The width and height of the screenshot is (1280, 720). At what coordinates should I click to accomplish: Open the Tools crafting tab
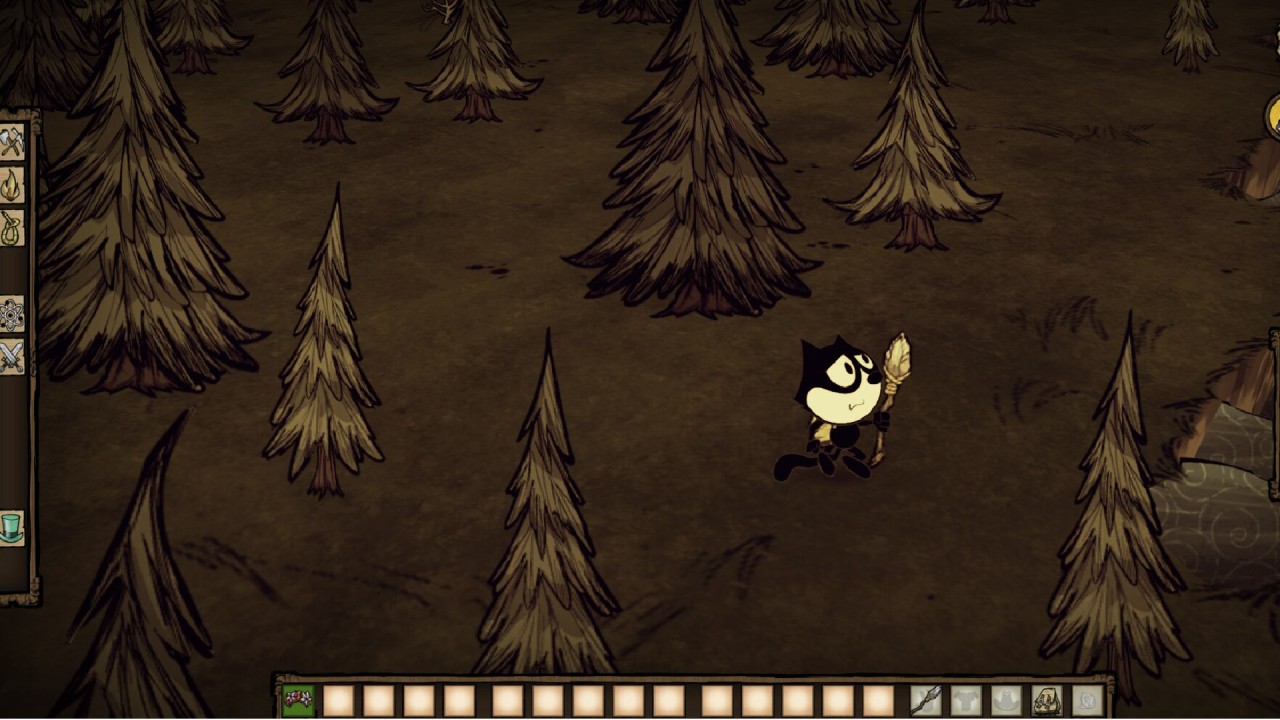(12, 142)
